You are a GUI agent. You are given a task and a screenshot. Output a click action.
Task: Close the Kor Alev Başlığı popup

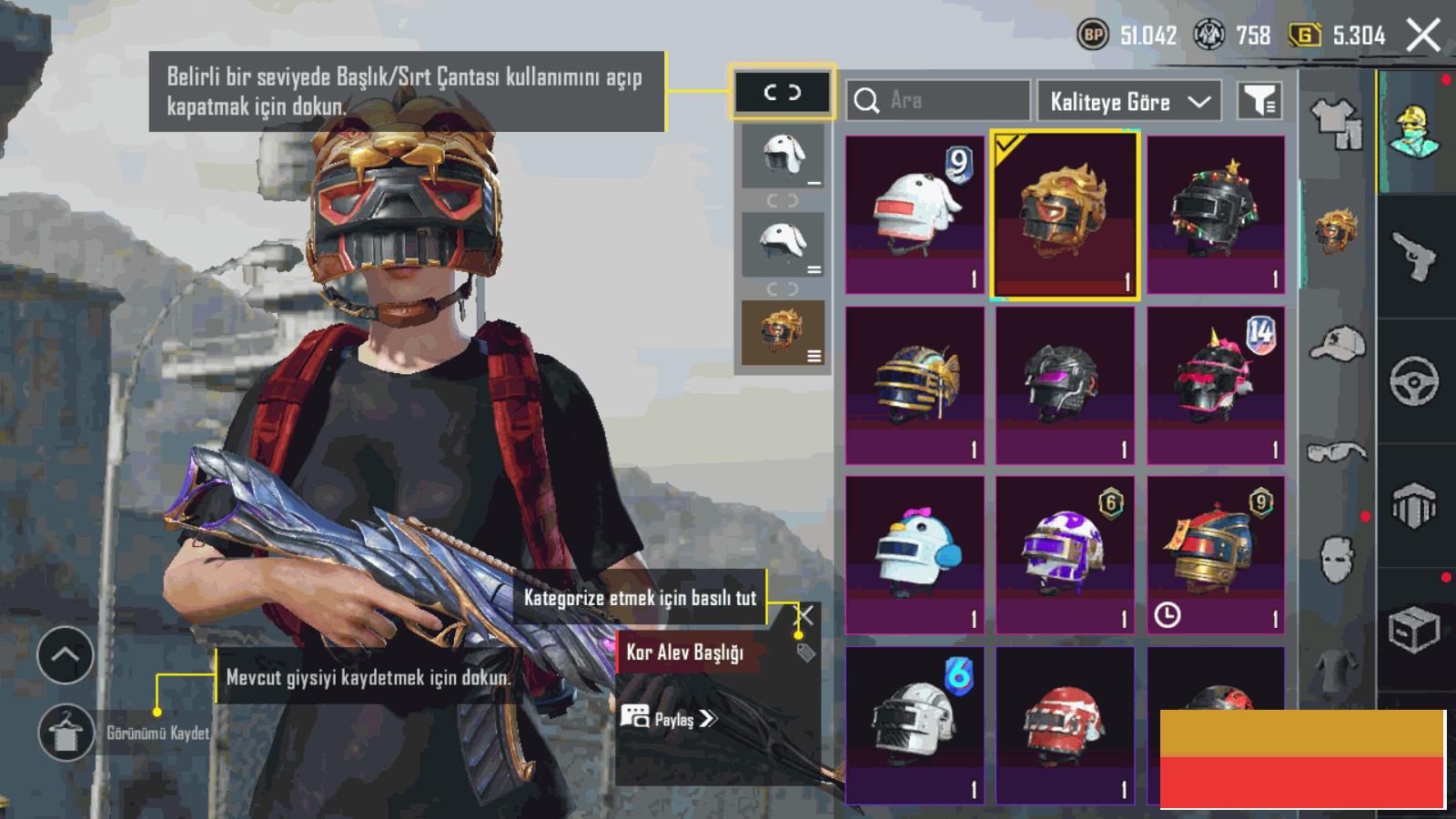(804, 616)
